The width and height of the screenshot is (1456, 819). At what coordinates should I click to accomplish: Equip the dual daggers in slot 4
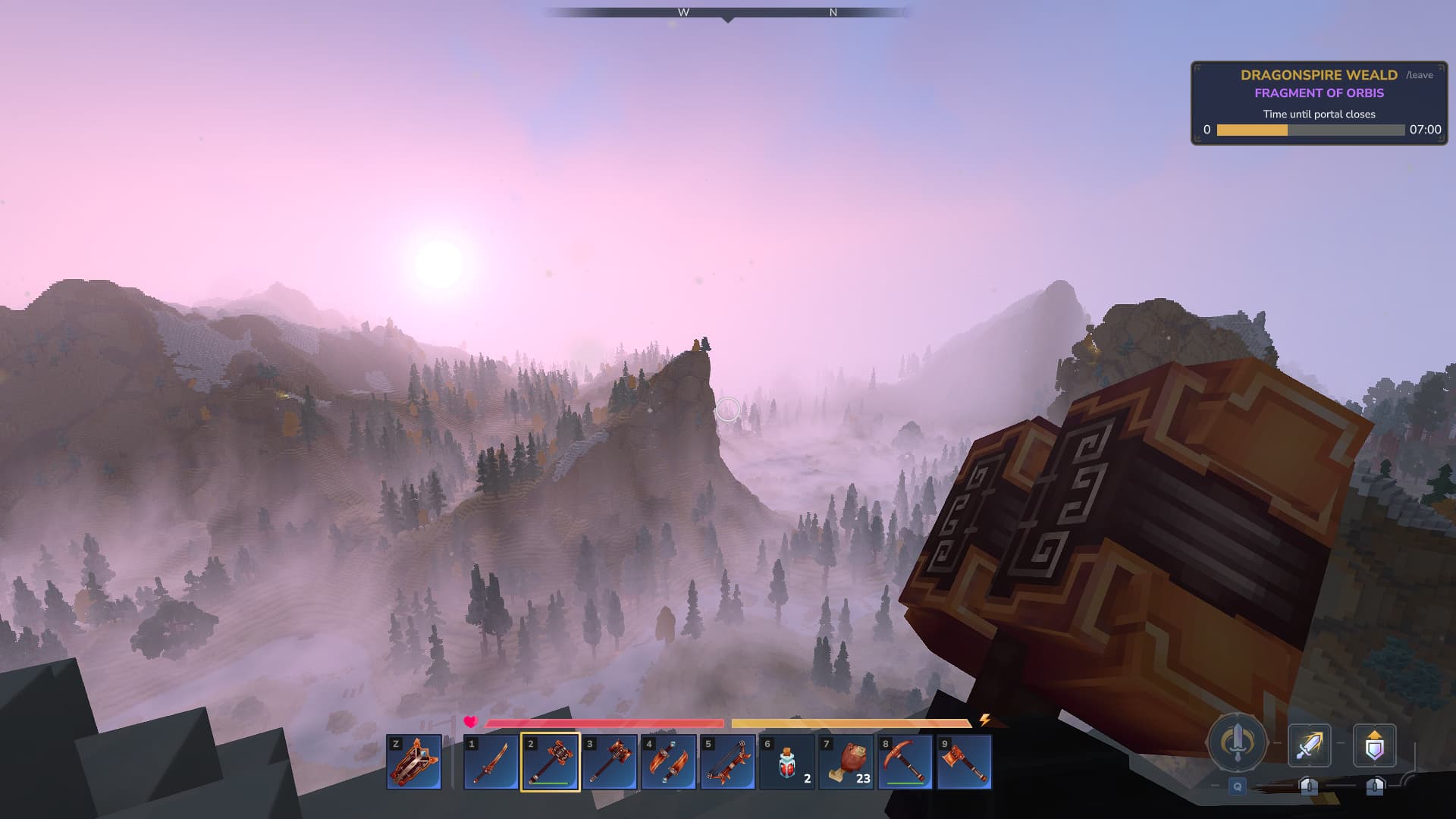click(x=668, y=761)
